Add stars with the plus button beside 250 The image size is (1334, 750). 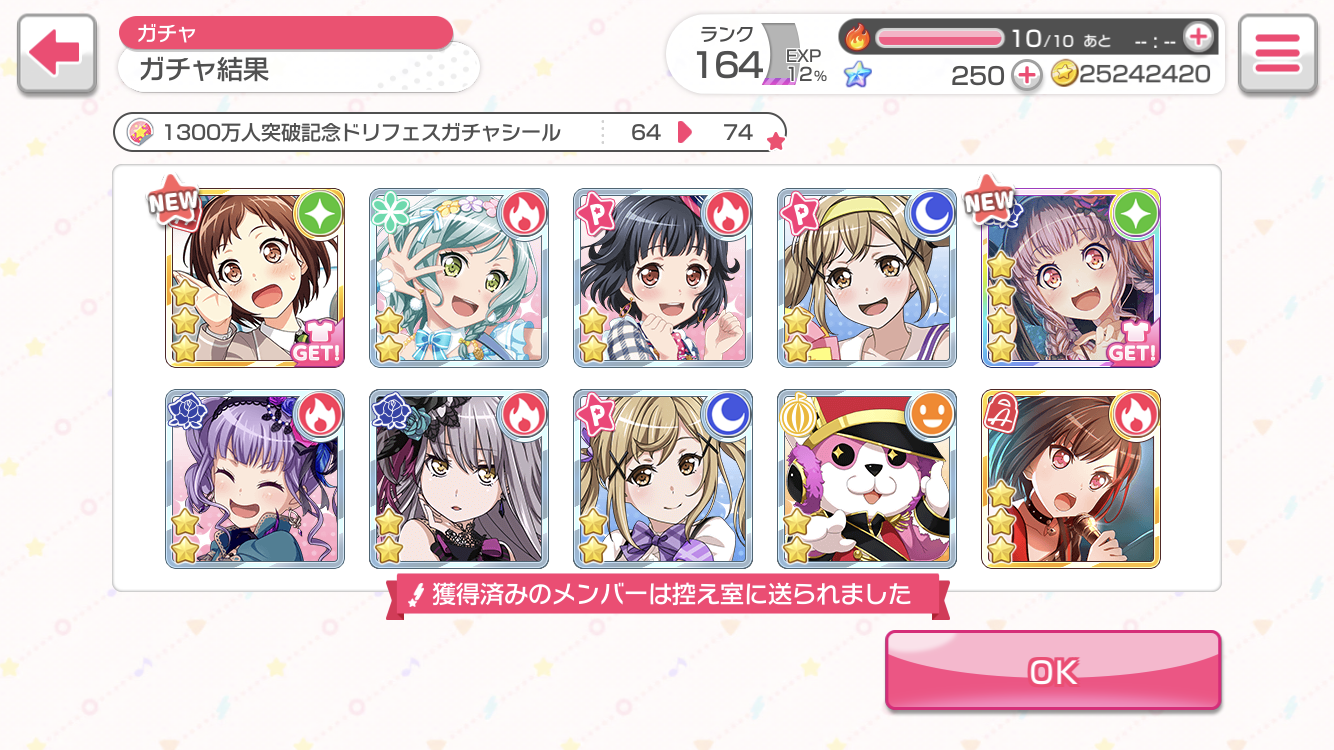point(1026,75)
